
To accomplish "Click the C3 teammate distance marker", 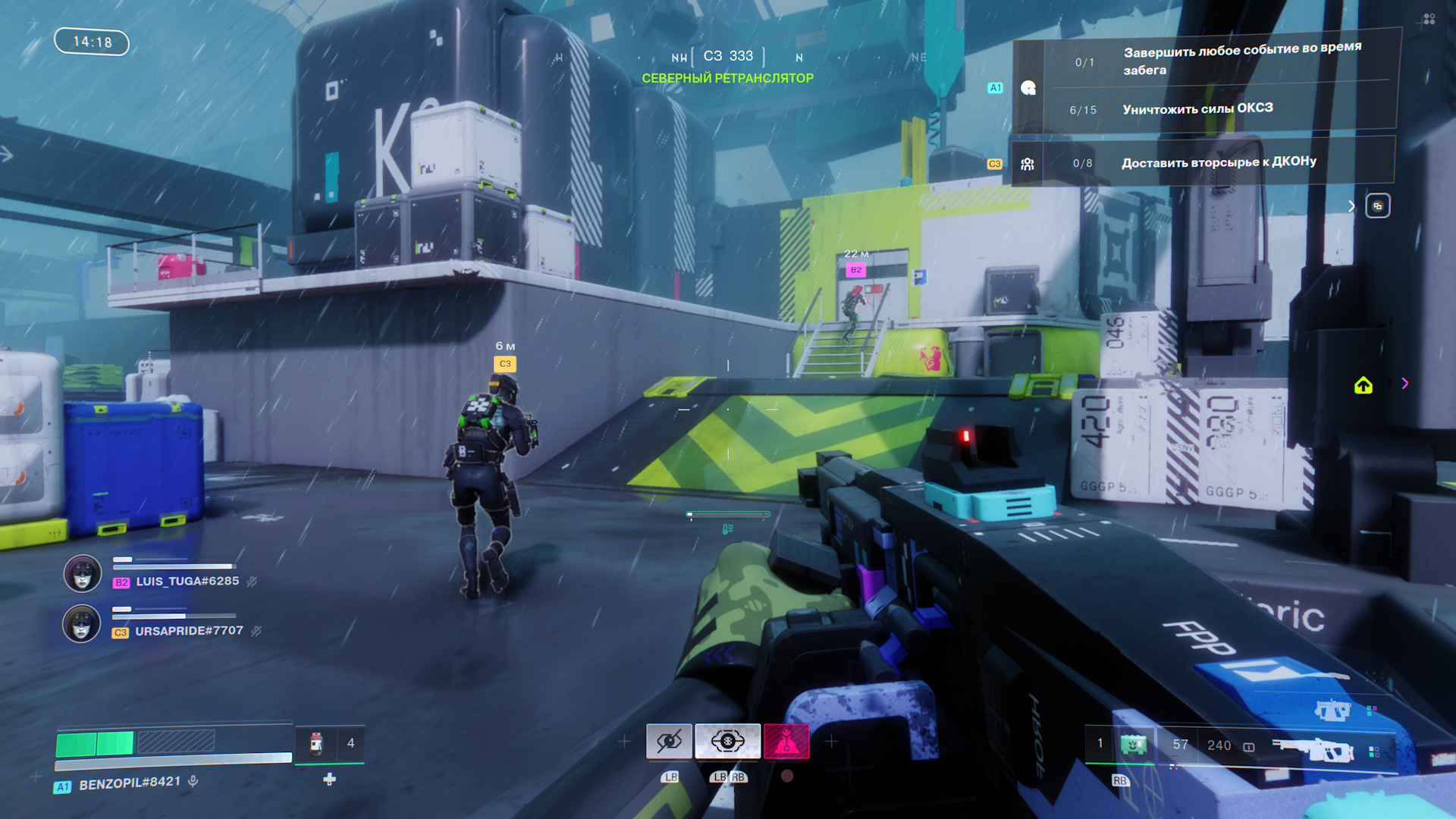I will [505, 364].
